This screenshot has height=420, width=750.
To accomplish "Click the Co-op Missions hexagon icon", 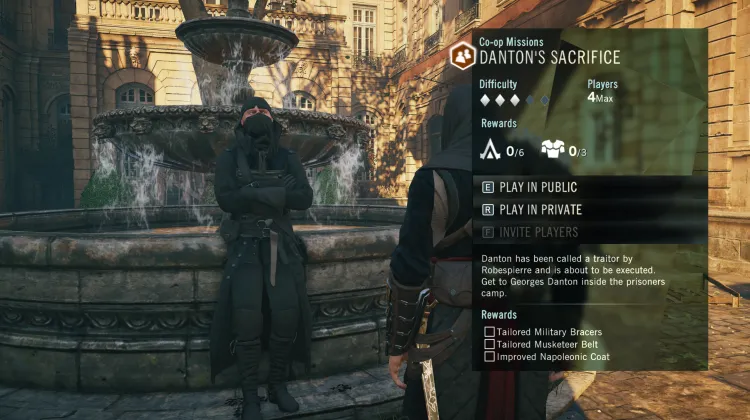I will click(x=462, y=56).
